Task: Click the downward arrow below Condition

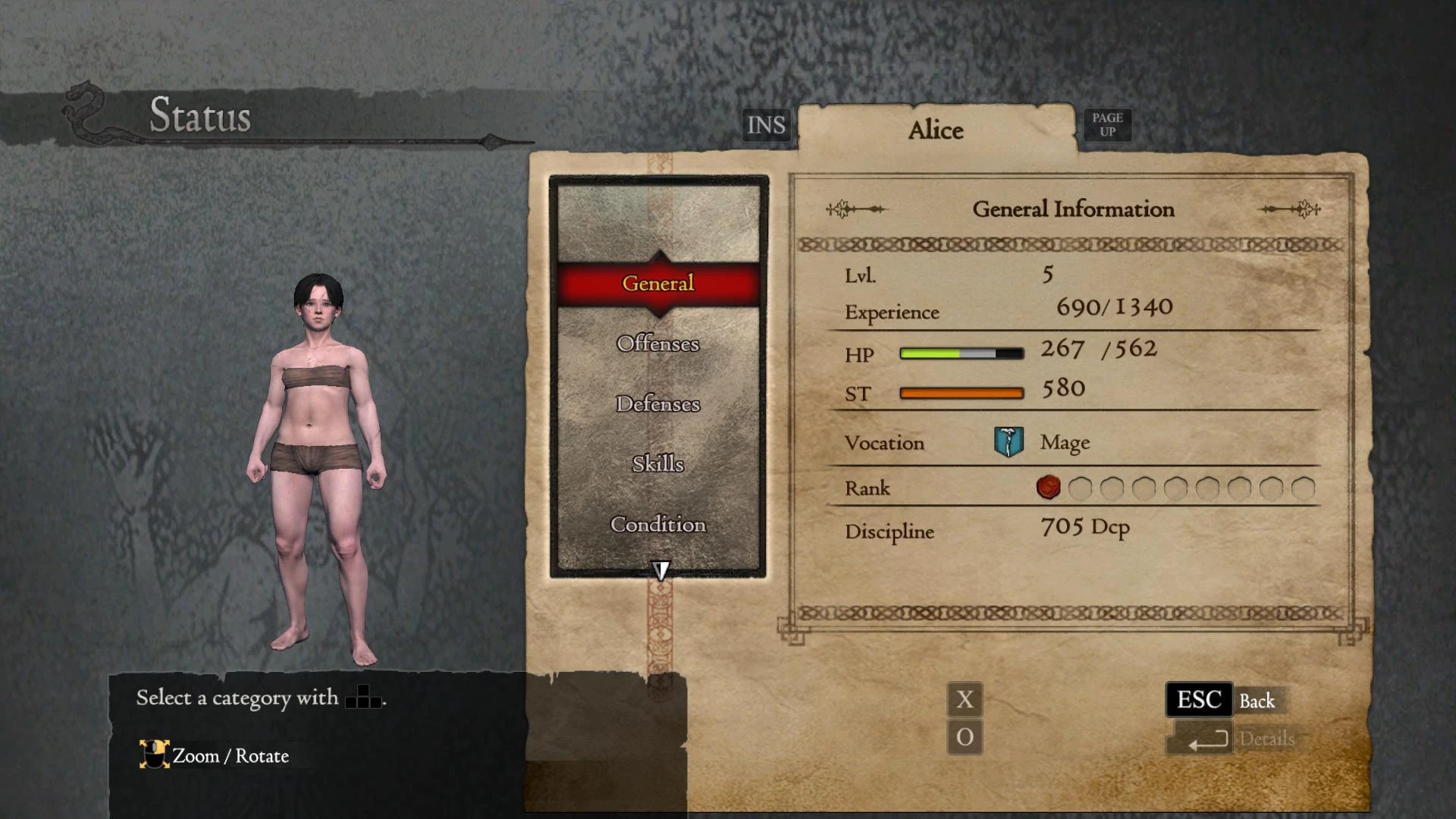Action: pyautogui.click(x=661, y=569)
